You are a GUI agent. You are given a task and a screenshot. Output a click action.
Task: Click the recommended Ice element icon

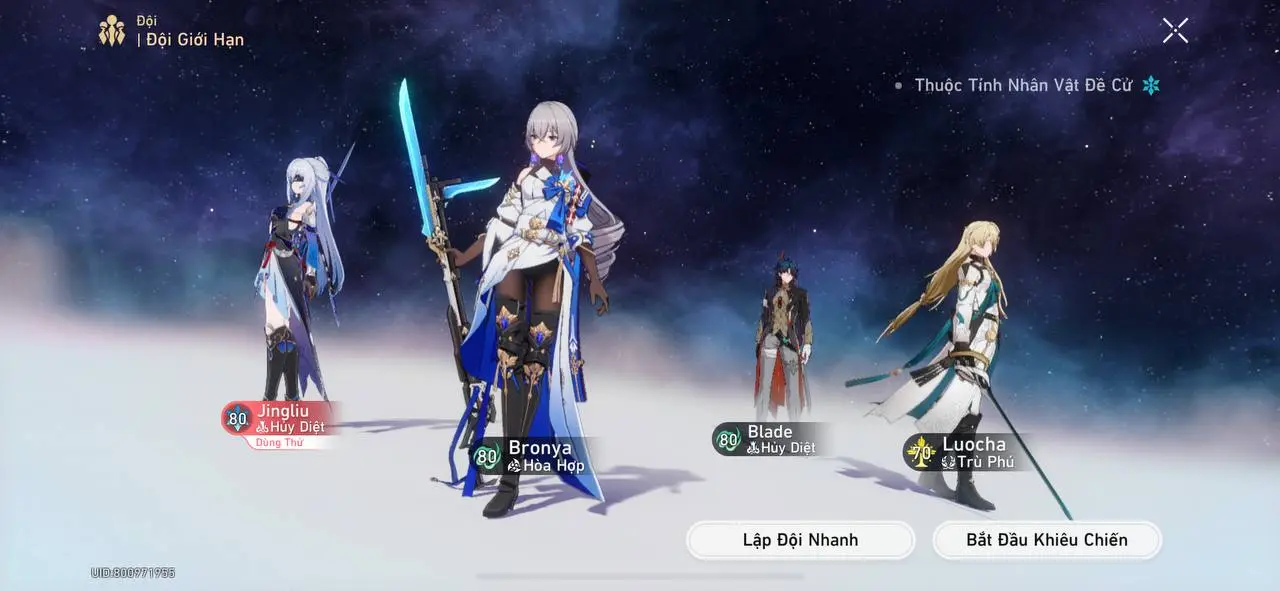point(1151,86)
